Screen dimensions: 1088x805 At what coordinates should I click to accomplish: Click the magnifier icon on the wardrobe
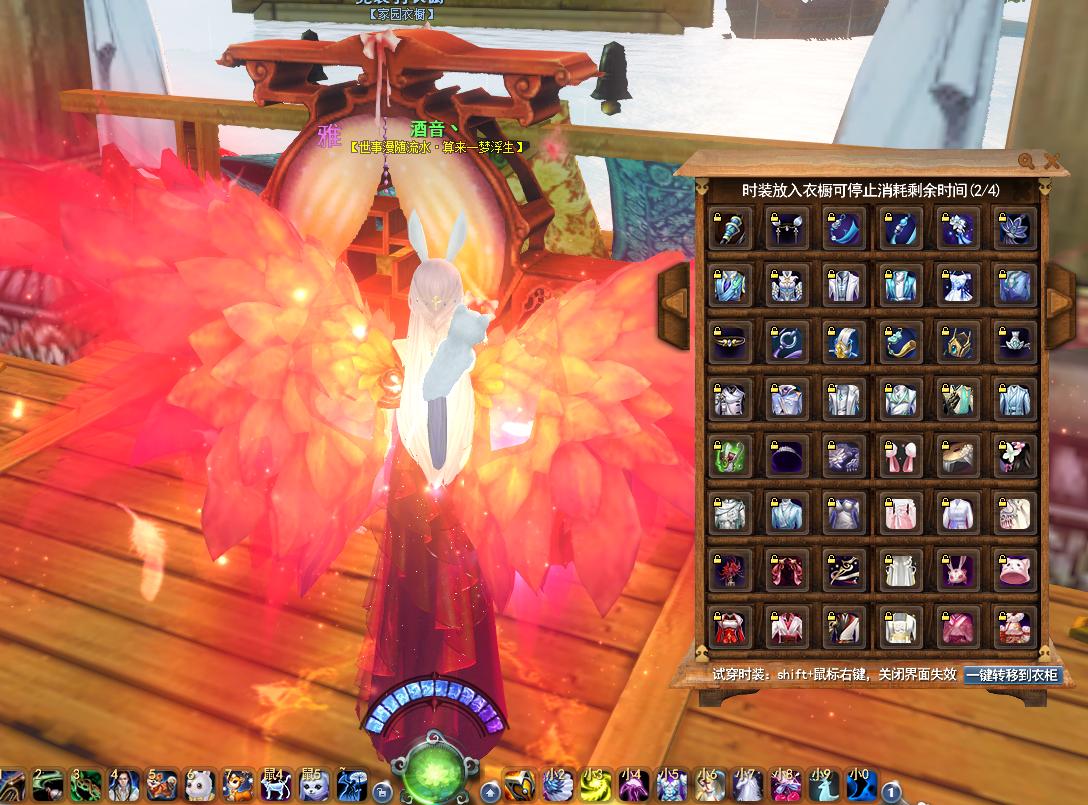[x=1027, y=161]
